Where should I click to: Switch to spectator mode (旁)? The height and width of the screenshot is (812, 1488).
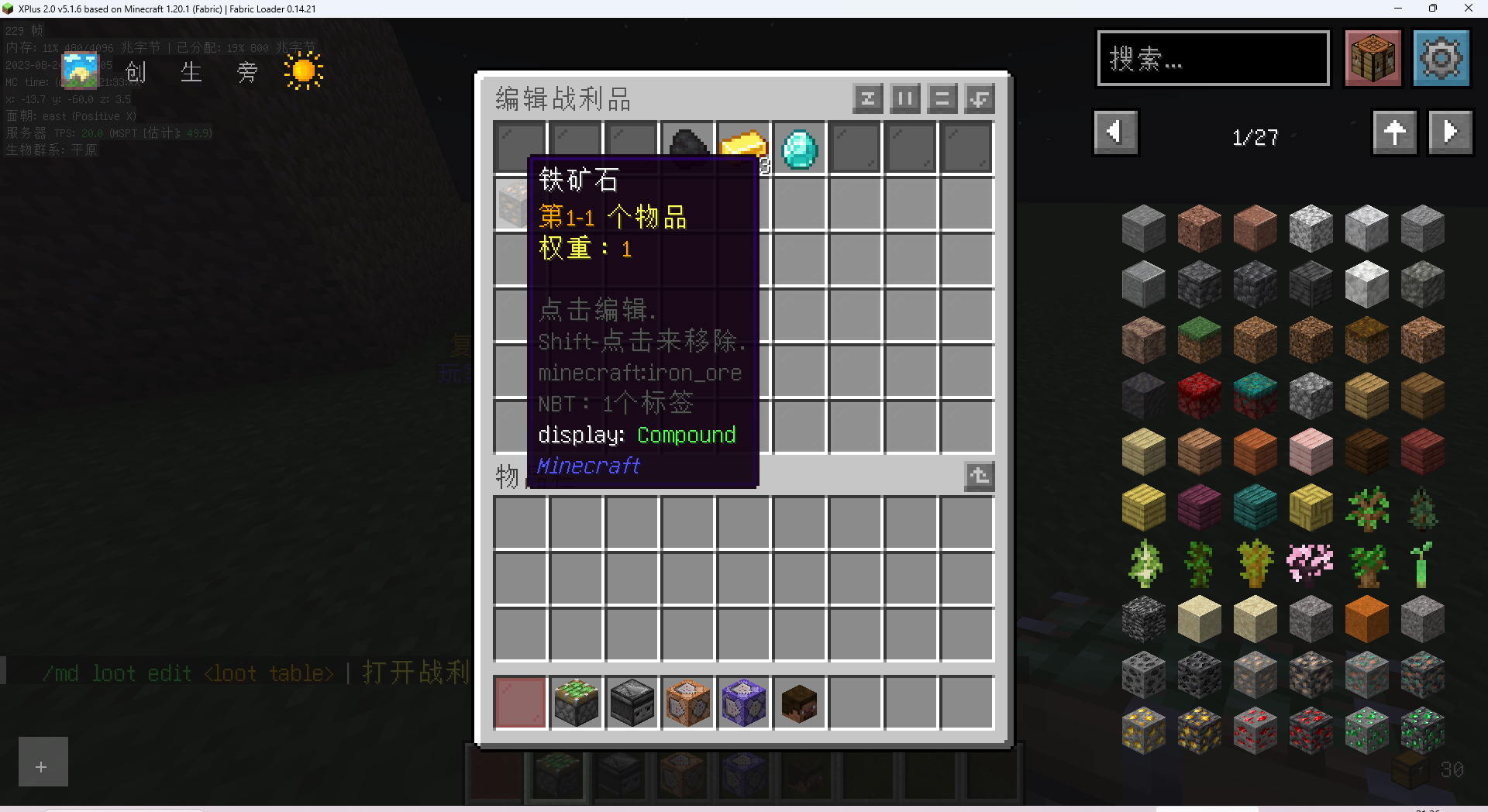tap(246, 72)
